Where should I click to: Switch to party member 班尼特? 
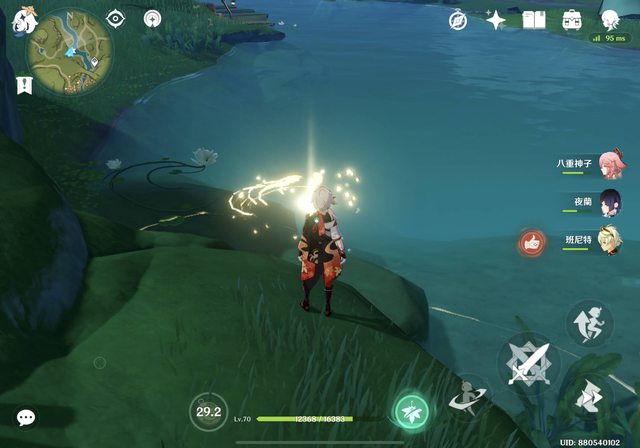coord(610,242)
